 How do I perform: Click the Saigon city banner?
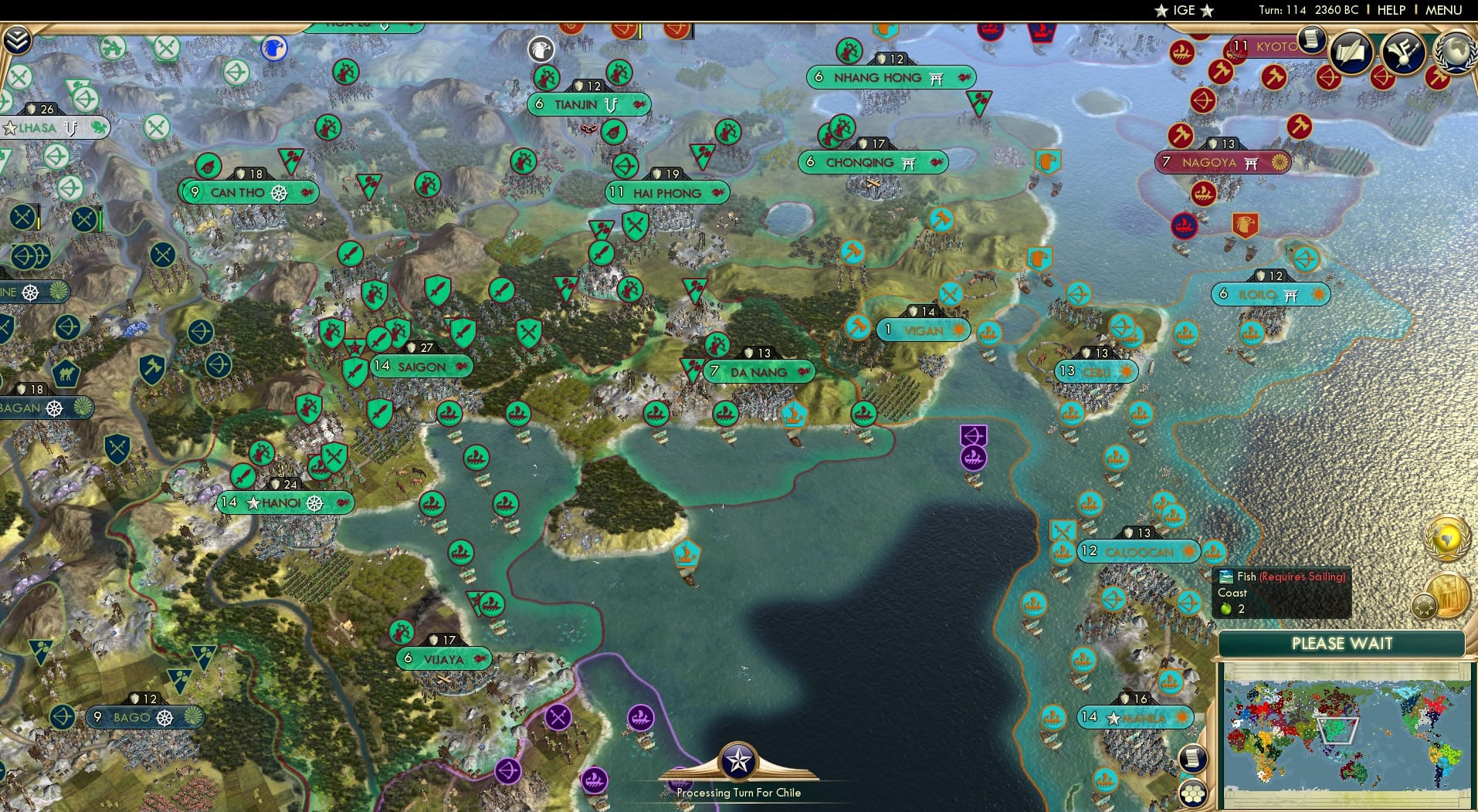pyautogui.click(x=421, y=367)
